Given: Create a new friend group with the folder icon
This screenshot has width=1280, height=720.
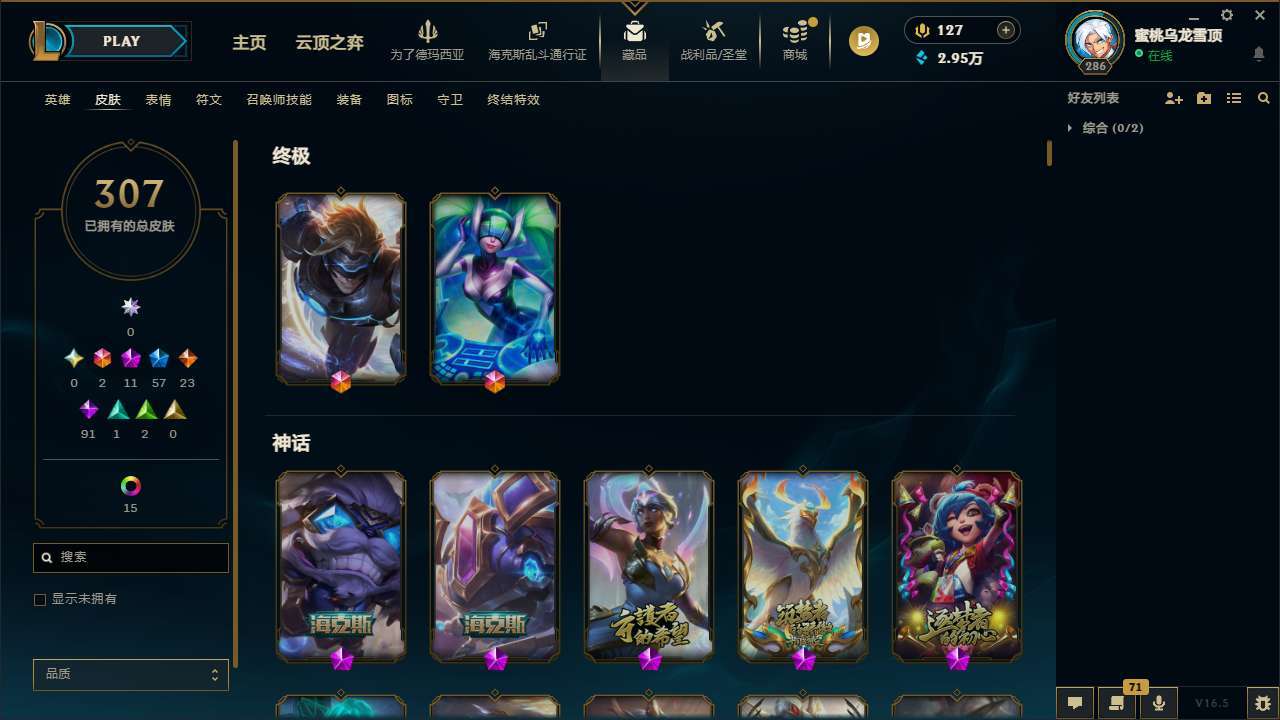Looking at the screenshot, I should pyautogui.click(x=1203, y=98).
